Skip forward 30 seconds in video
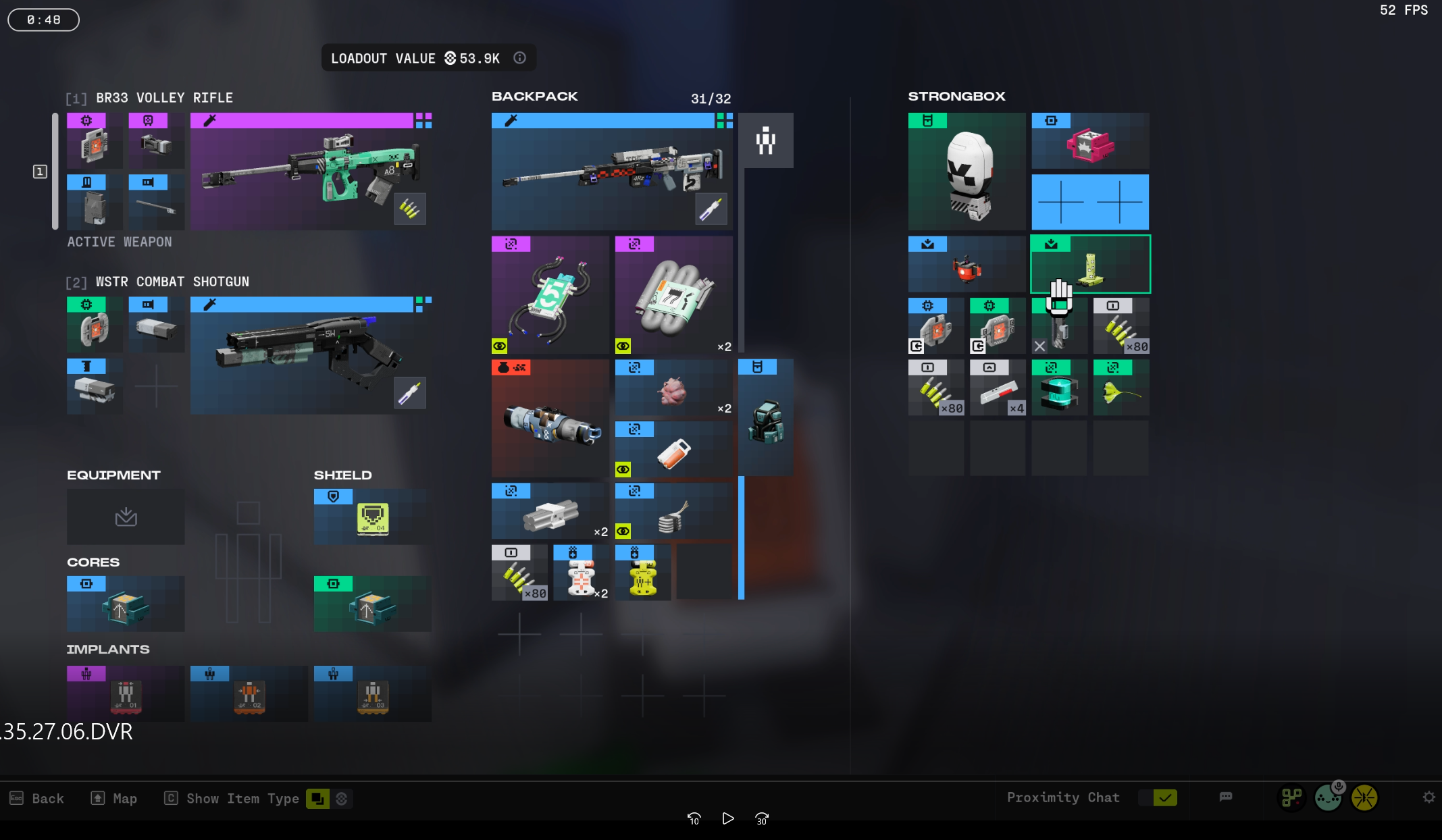 click(762, 819)
